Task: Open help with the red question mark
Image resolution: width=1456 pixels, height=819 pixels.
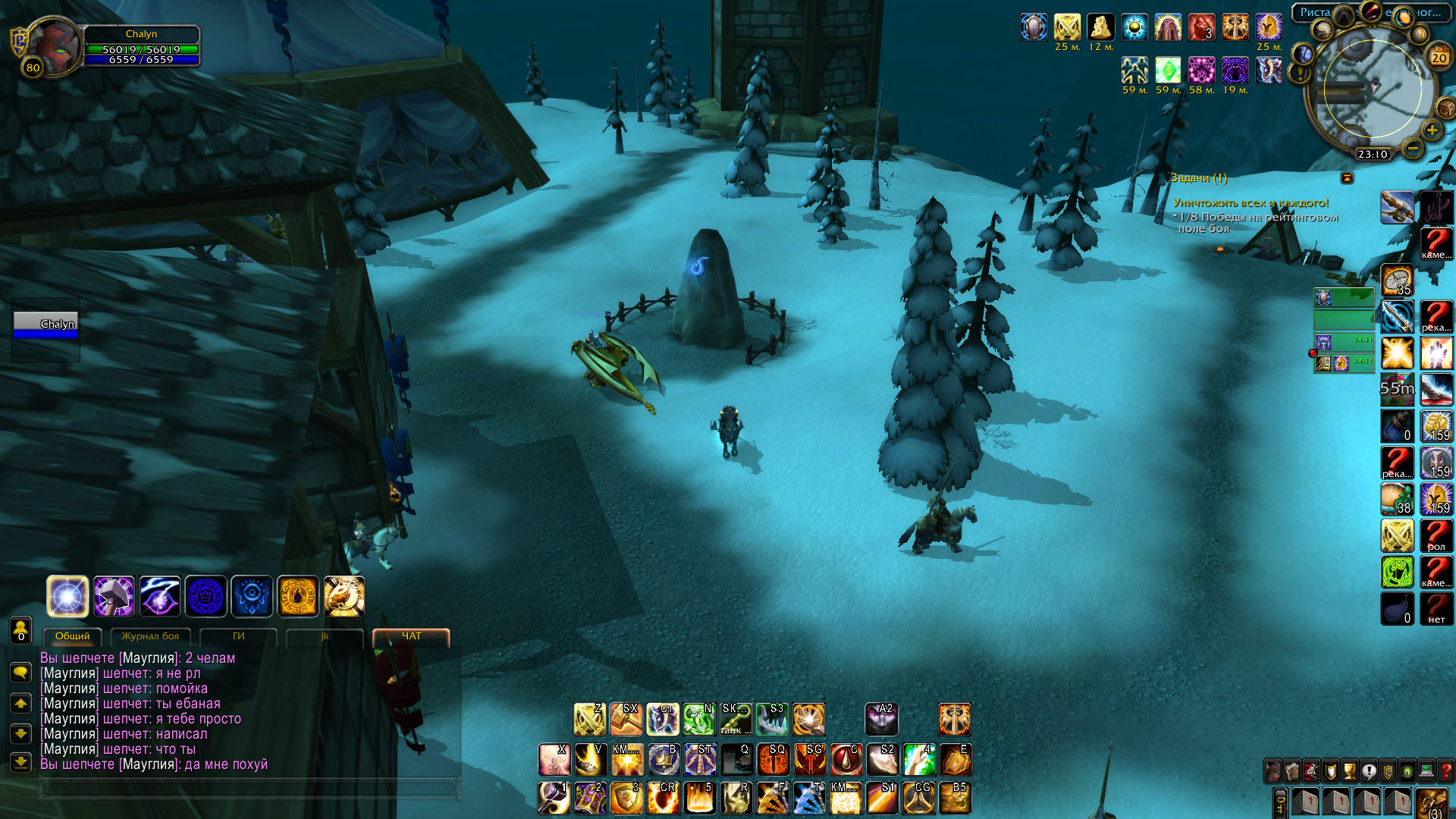Action: pyautogui.click(x=1445, y=771)
